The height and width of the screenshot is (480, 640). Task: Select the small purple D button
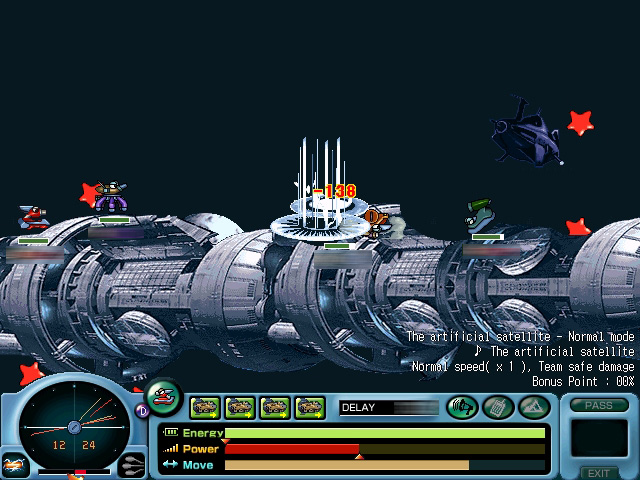click(x=141, y=409)
